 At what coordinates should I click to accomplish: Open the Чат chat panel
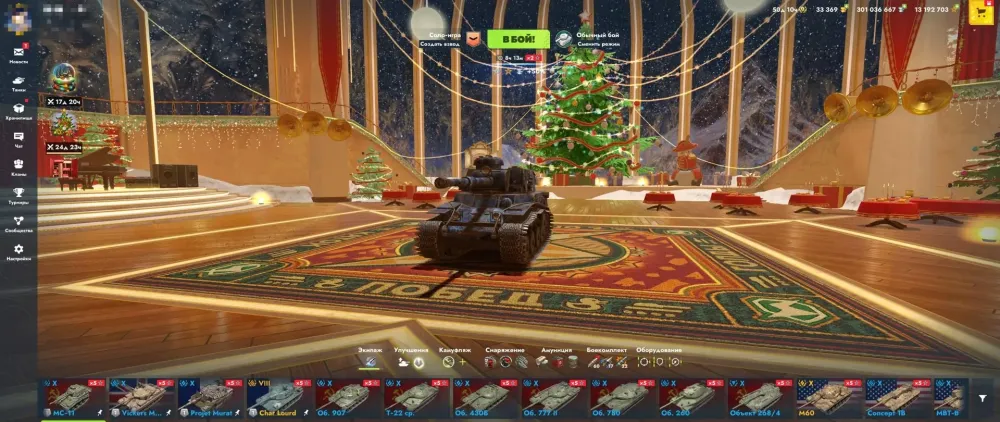[19, 139]
